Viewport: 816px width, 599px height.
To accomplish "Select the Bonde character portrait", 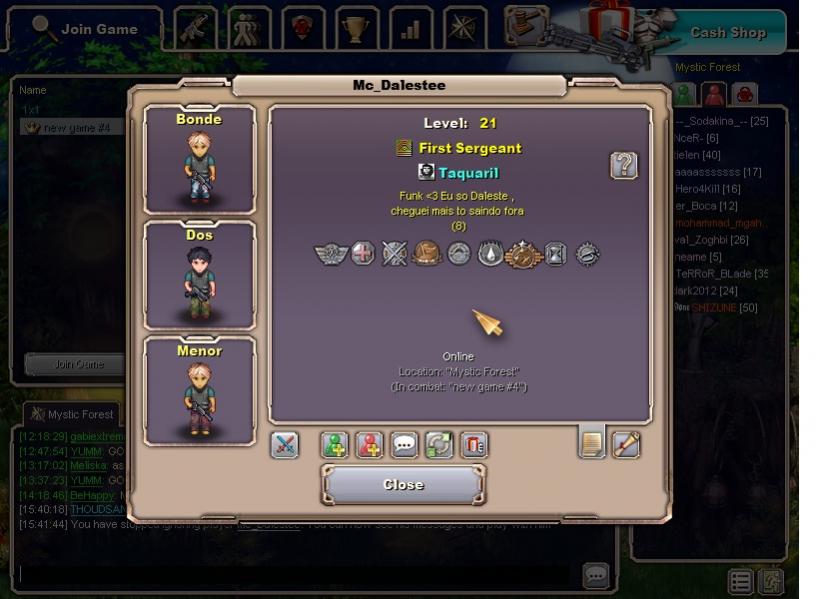I will pyautogui.click(x=199, y=159).
